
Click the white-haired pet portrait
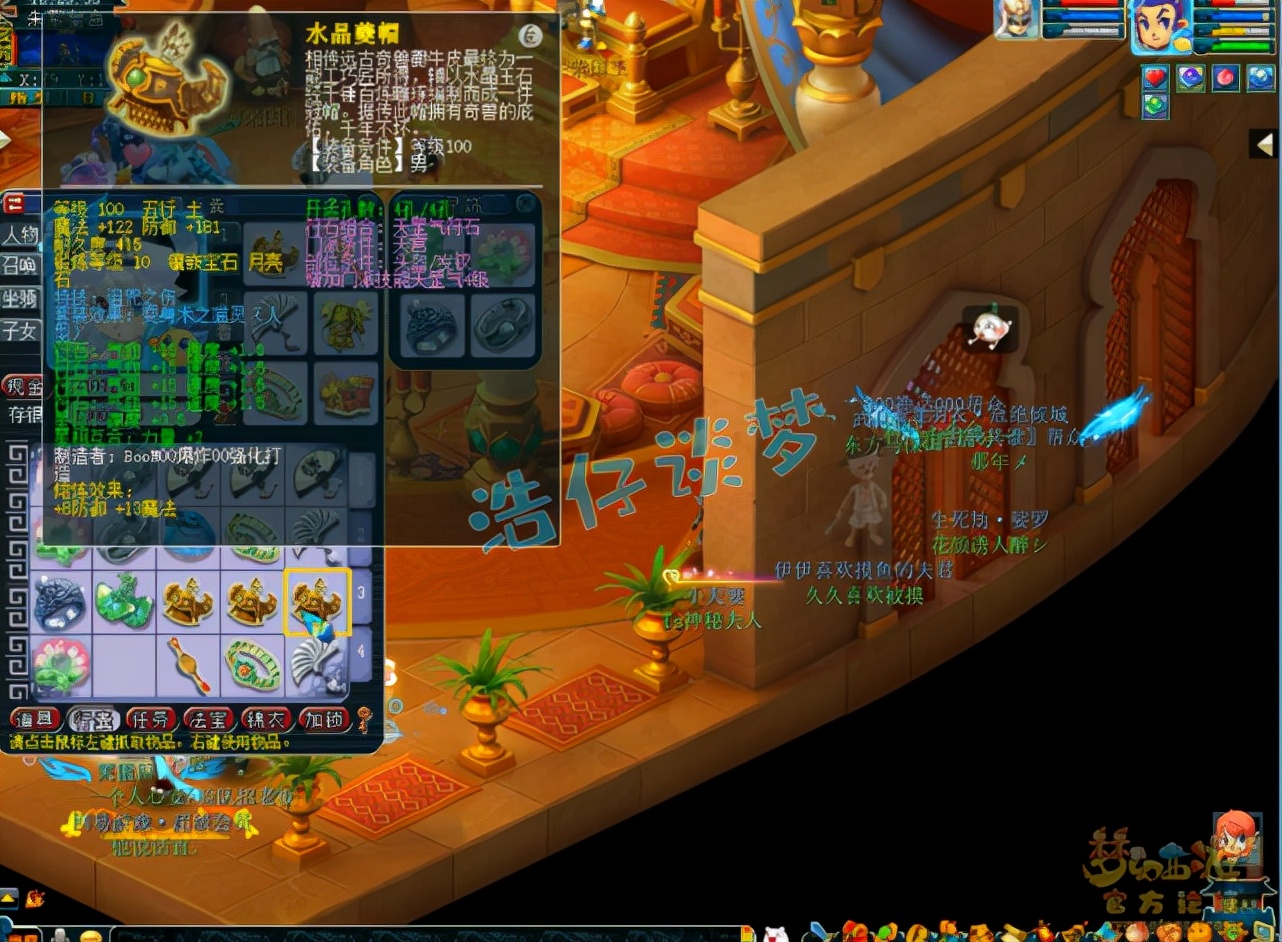(1017, 20)
